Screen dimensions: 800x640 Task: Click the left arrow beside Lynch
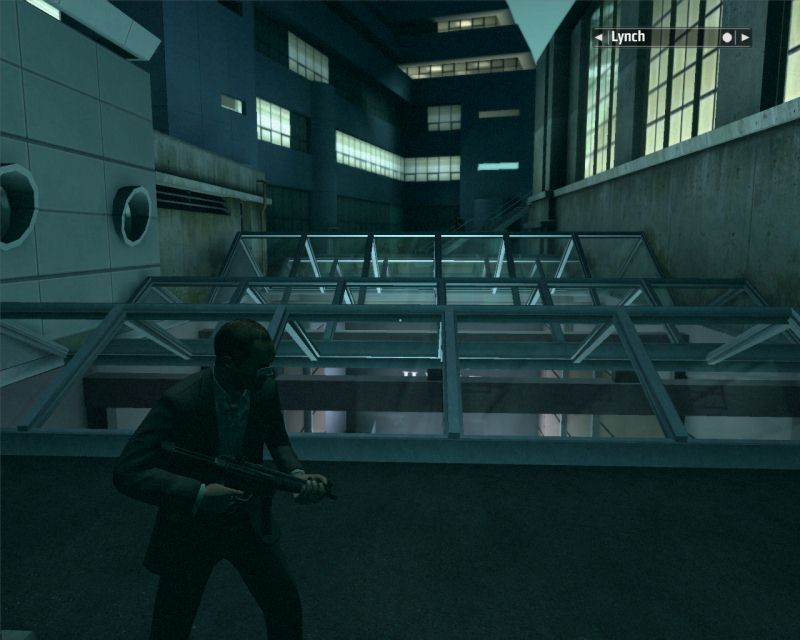pyautogui.click(x=600, y=38)
